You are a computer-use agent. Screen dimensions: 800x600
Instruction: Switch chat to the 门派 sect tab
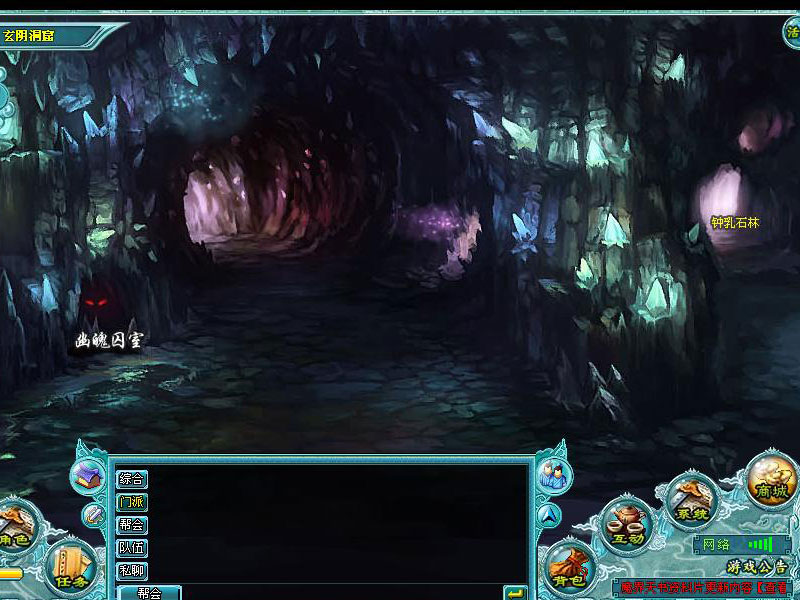coord(132,502)
